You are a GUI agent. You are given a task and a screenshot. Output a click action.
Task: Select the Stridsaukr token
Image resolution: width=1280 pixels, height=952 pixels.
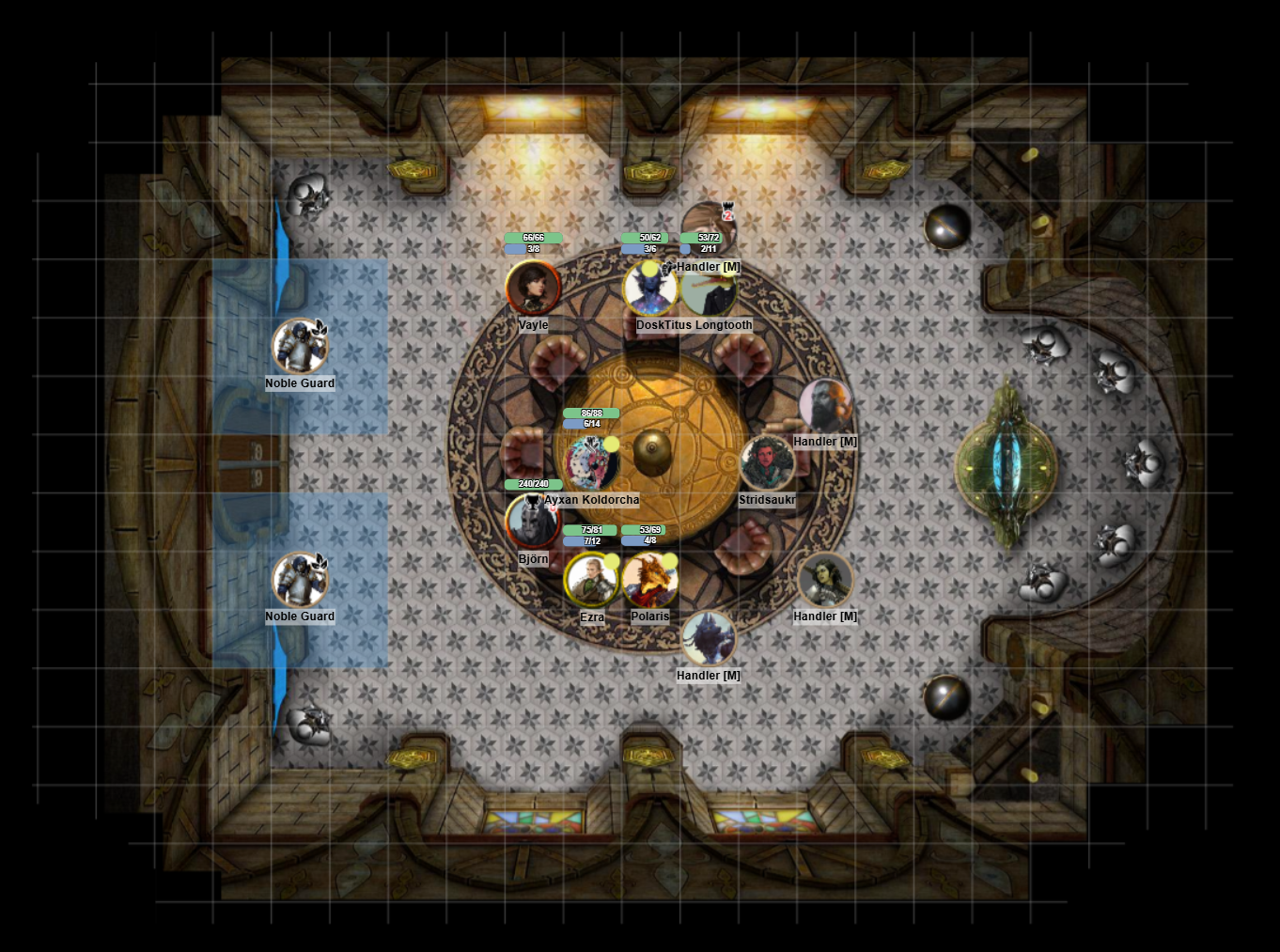(767, 462)
